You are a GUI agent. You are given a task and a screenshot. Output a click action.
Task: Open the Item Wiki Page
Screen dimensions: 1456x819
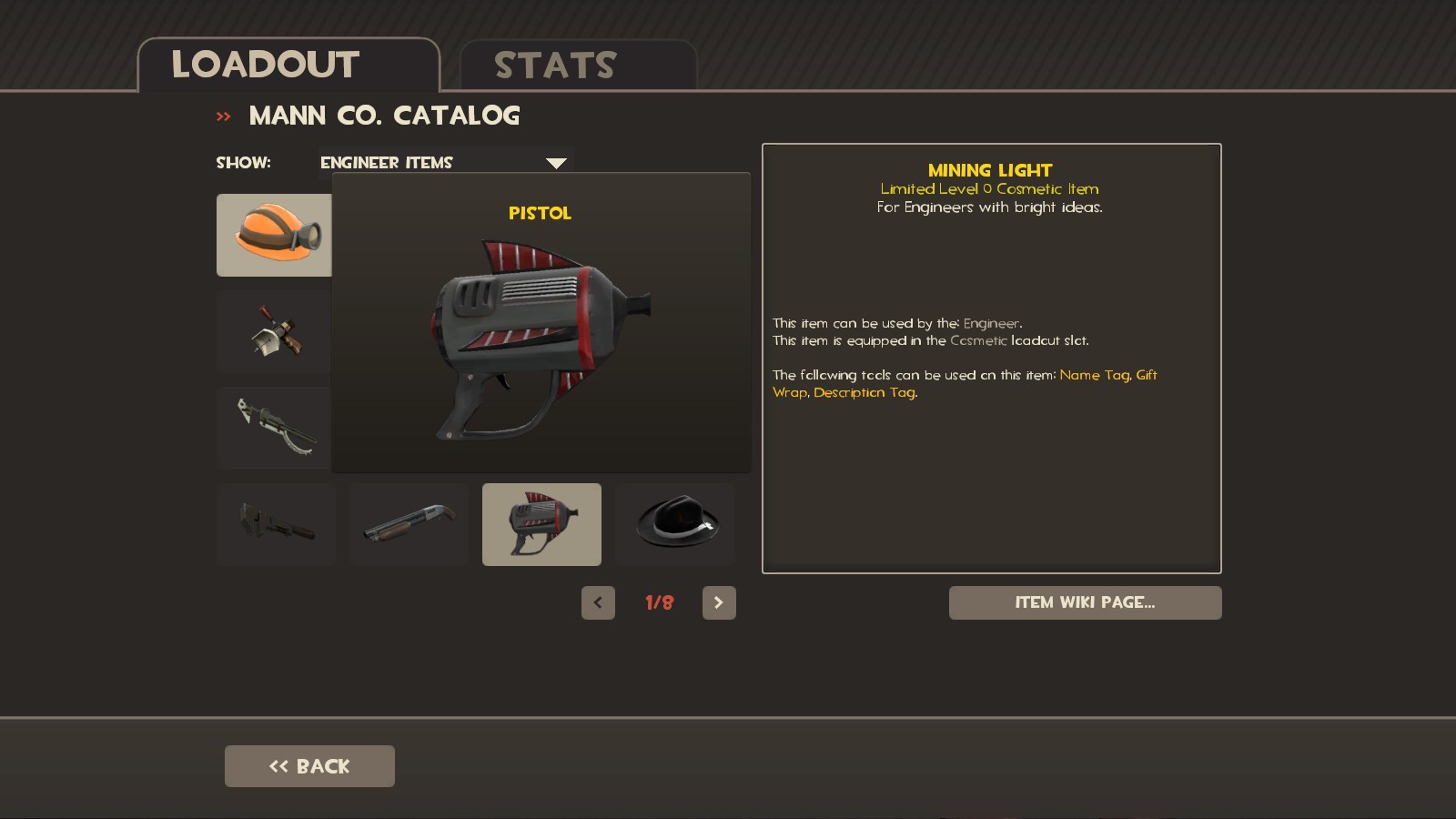pos(1086,602)
